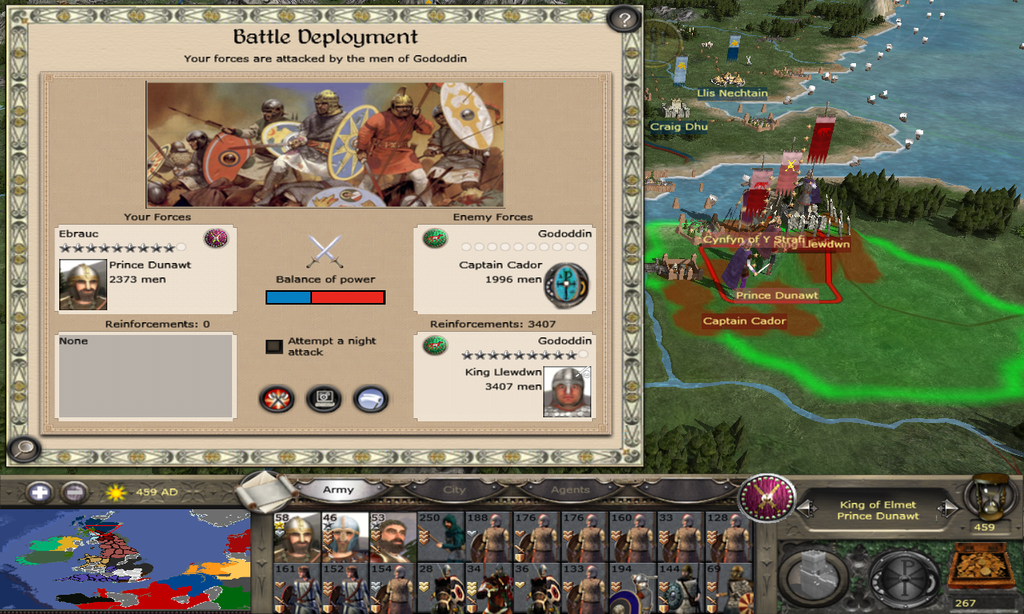
Task: End the turn with the hourglass button
Action: point(990,496)
